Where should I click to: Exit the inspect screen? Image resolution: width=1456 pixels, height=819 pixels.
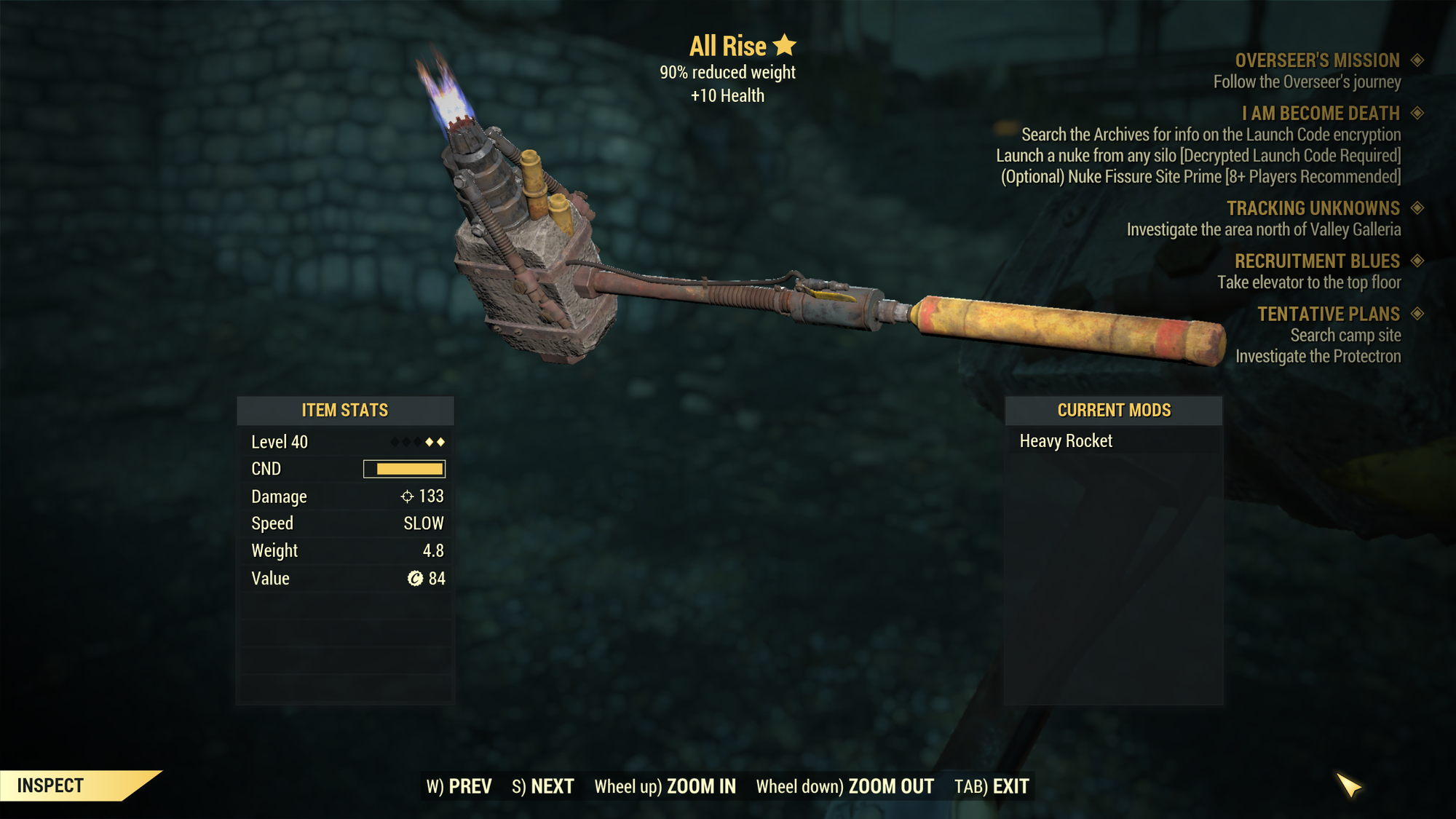992,786
